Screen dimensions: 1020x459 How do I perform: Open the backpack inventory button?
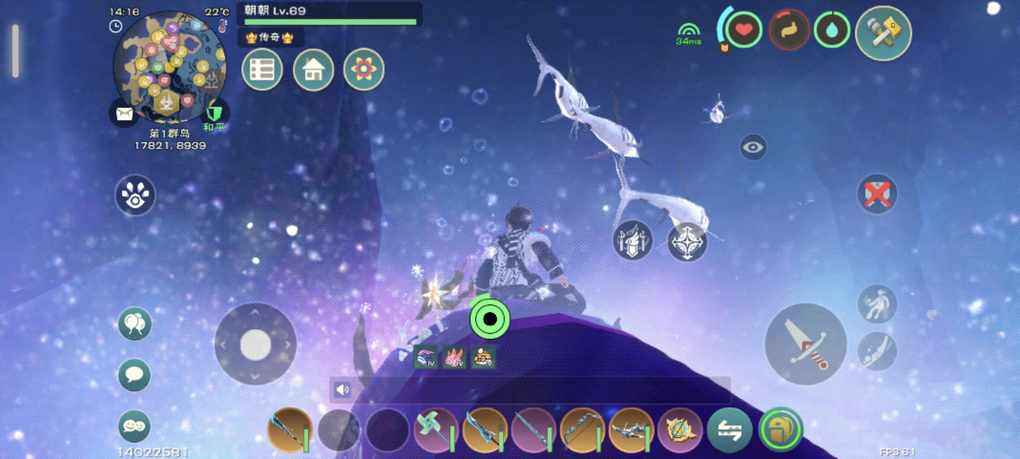point(779,431)
